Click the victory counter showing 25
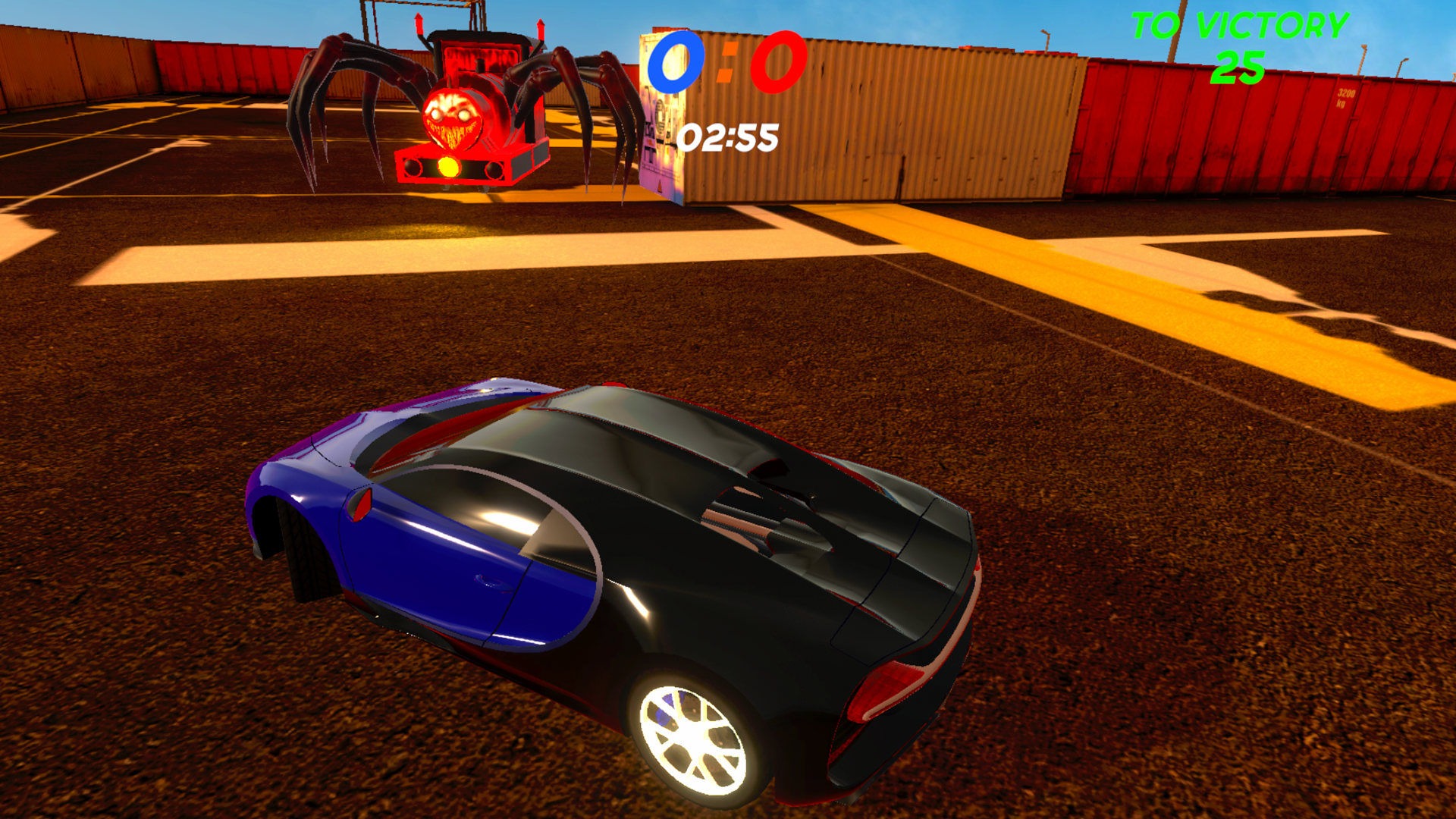 [1238, 68]
